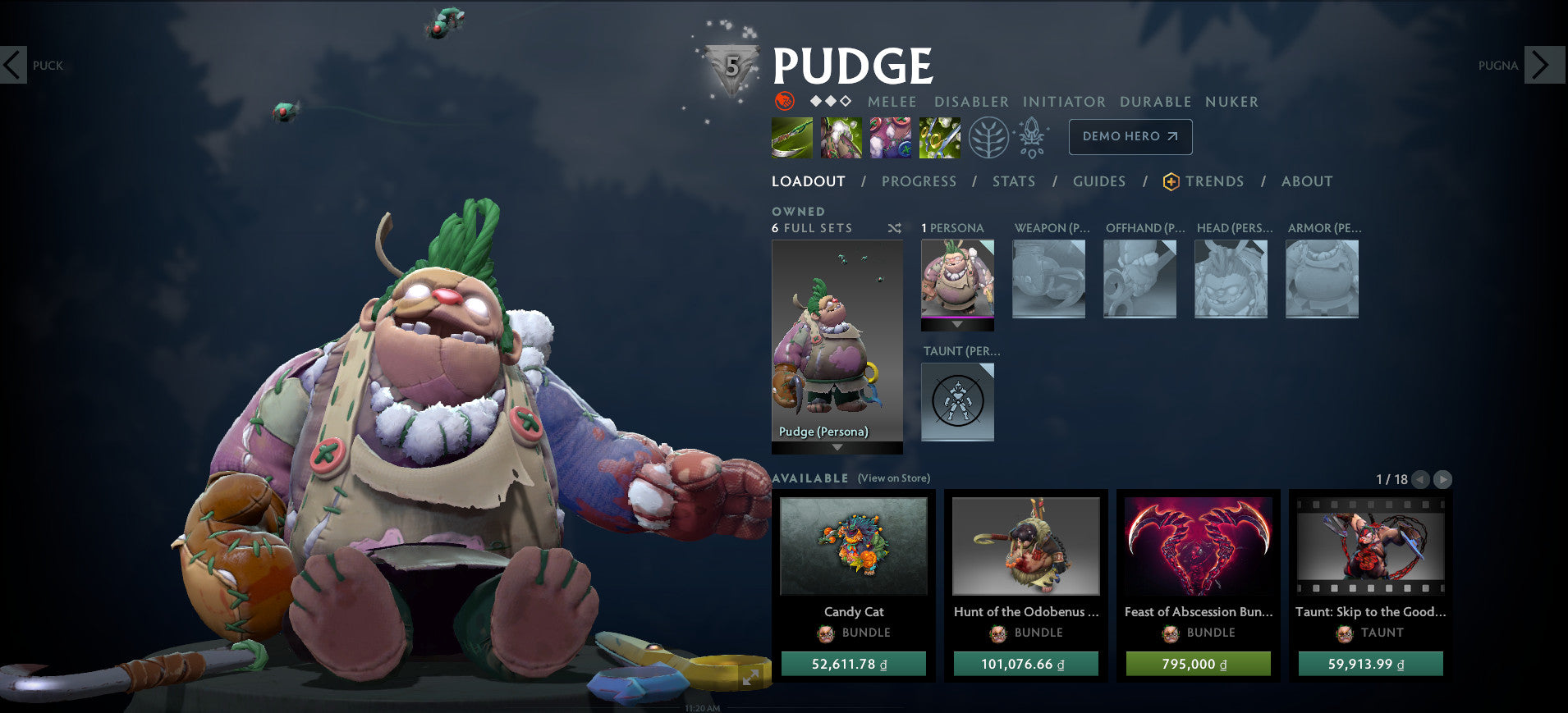Click the next-page arrow for available items
The height and width of the screenshot is (713, 1568).
click(1442, 481)
